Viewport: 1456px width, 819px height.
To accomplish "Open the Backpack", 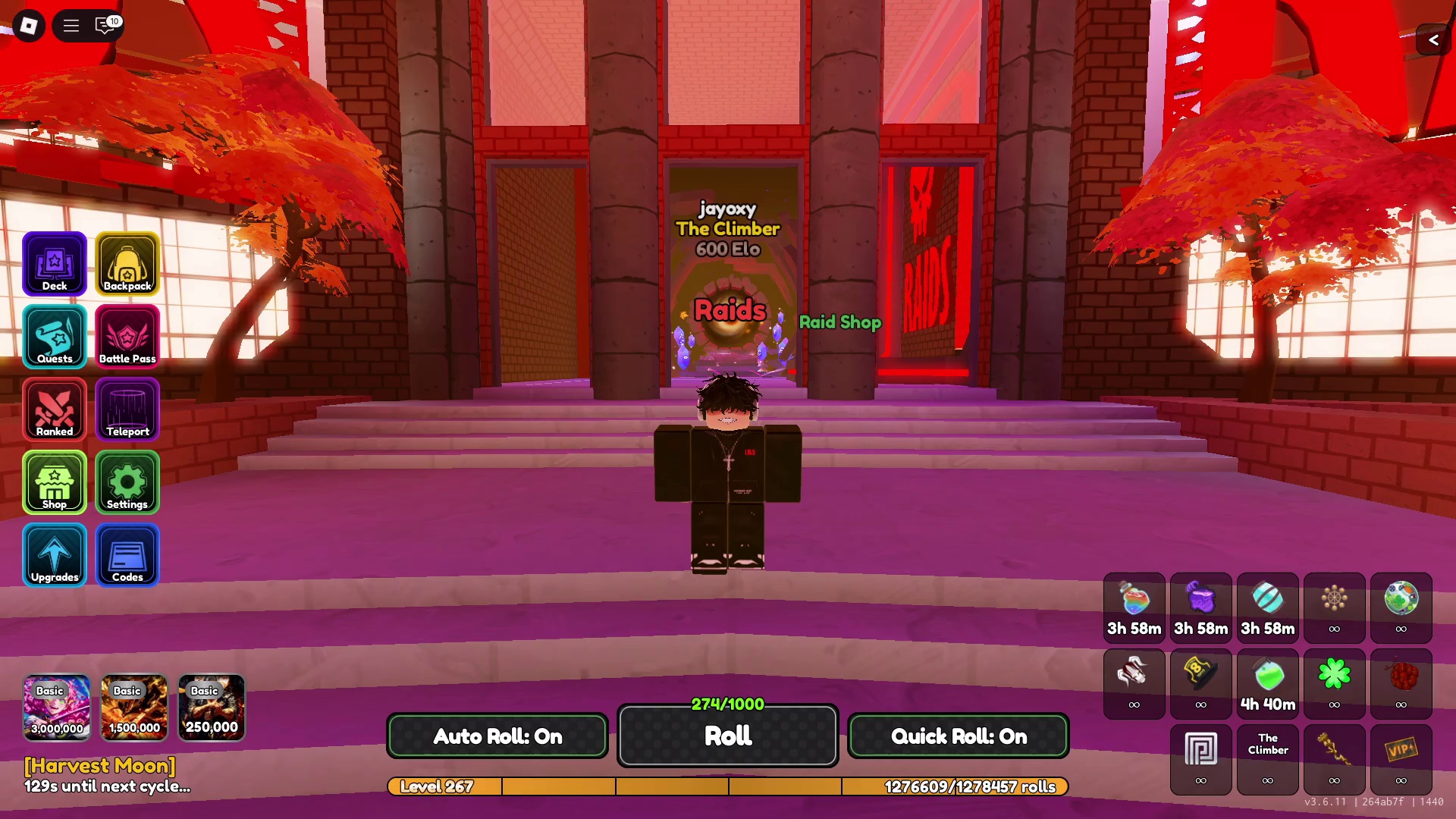I will (x=127, y=263).
